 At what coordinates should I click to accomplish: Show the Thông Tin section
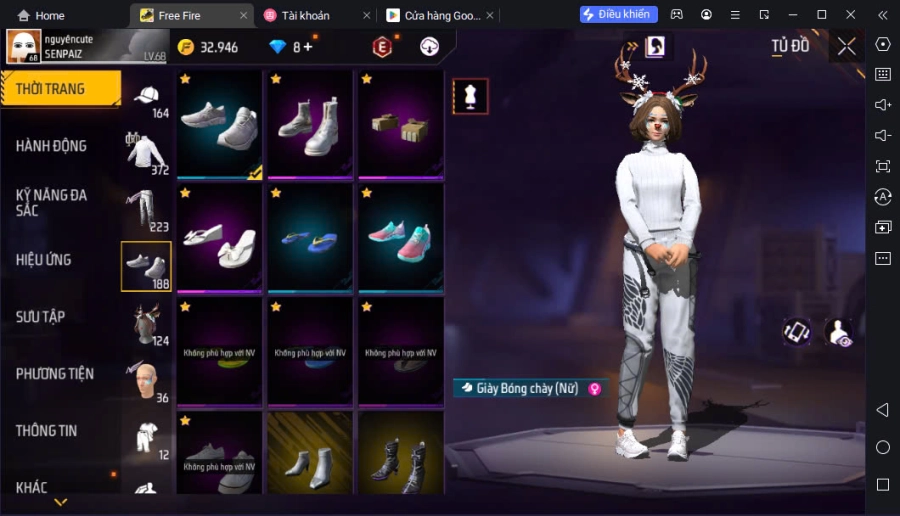(47, 431)
